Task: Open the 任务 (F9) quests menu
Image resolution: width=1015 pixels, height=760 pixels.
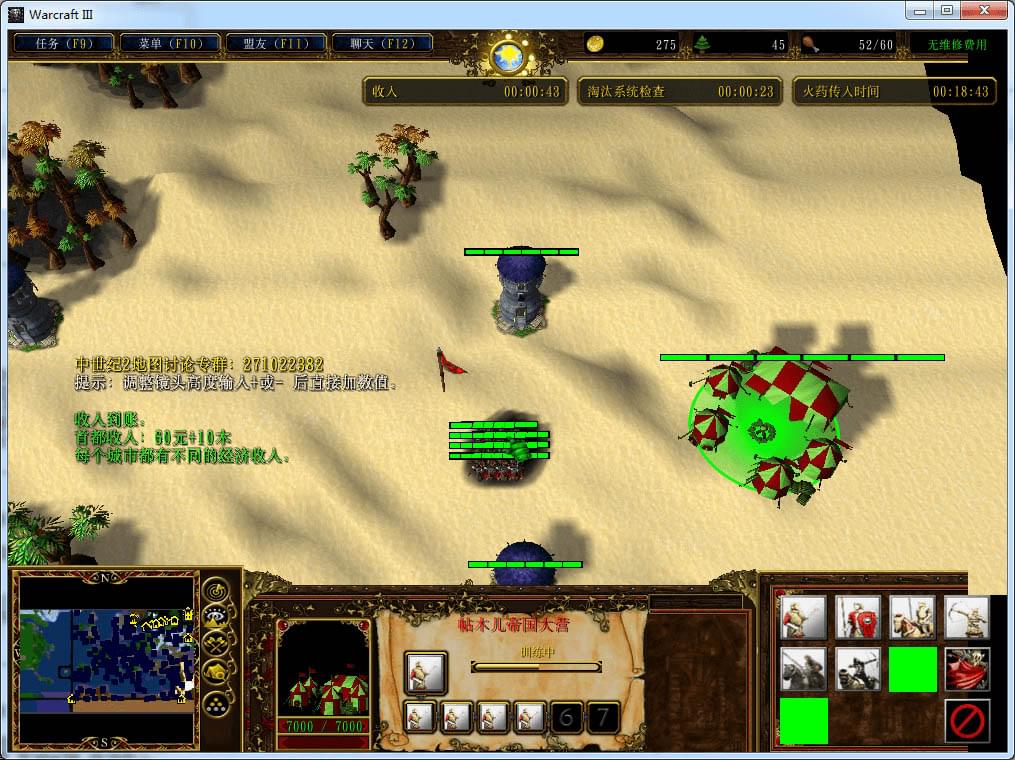Action: 64,44
